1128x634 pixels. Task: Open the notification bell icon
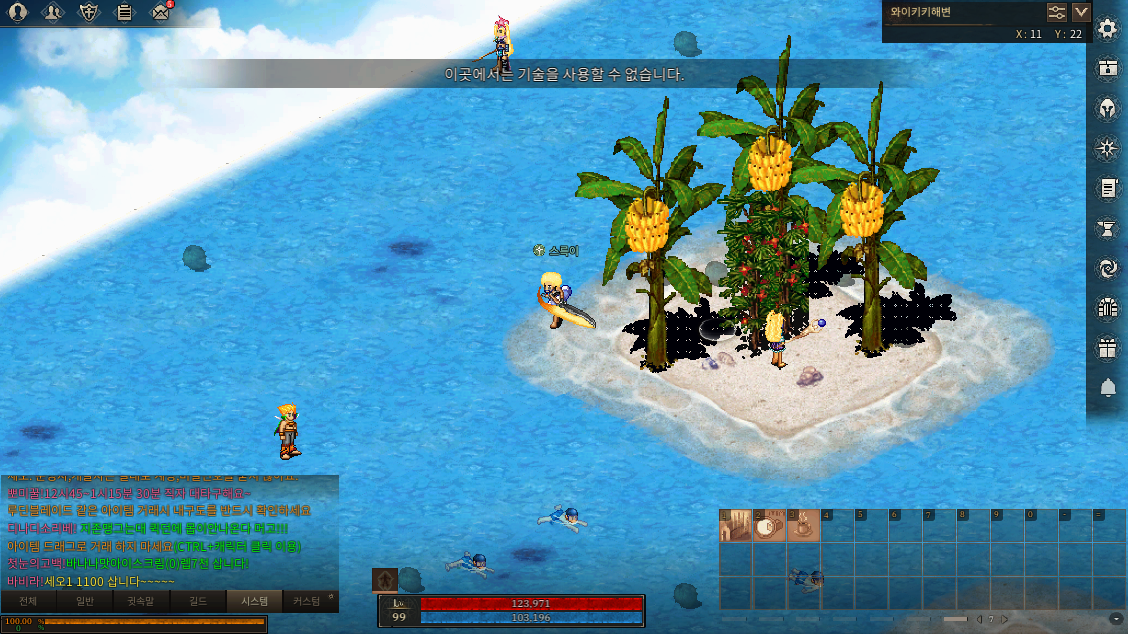point(1107,388)
